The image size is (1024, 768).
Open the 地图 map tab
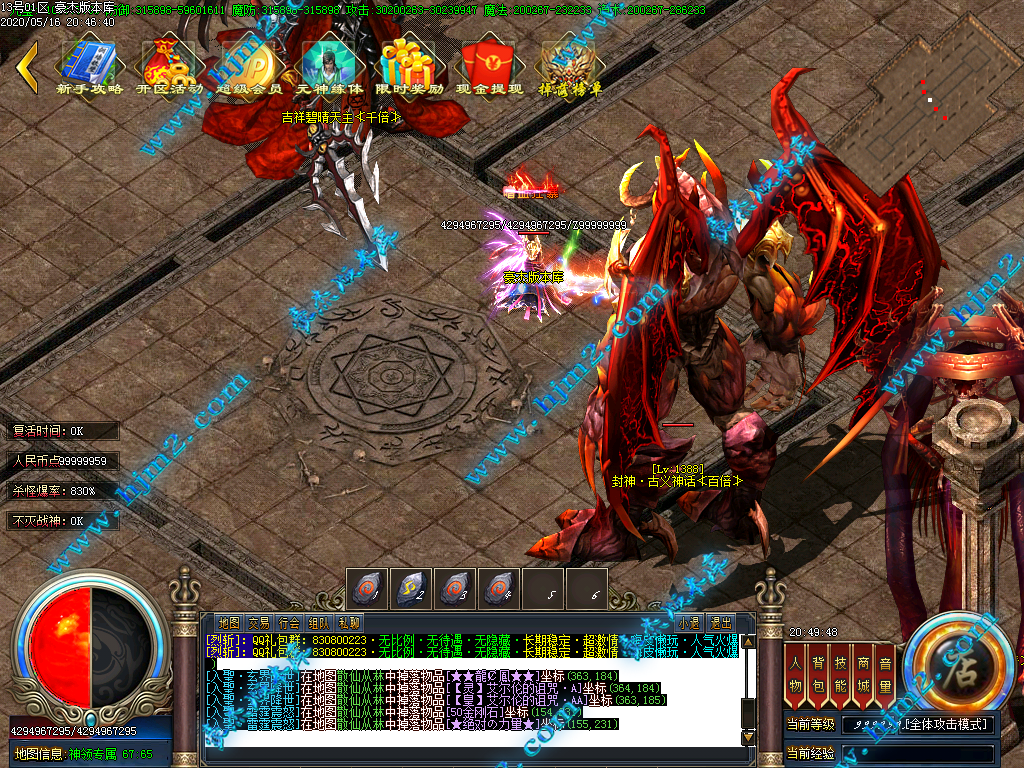(229, 622)
